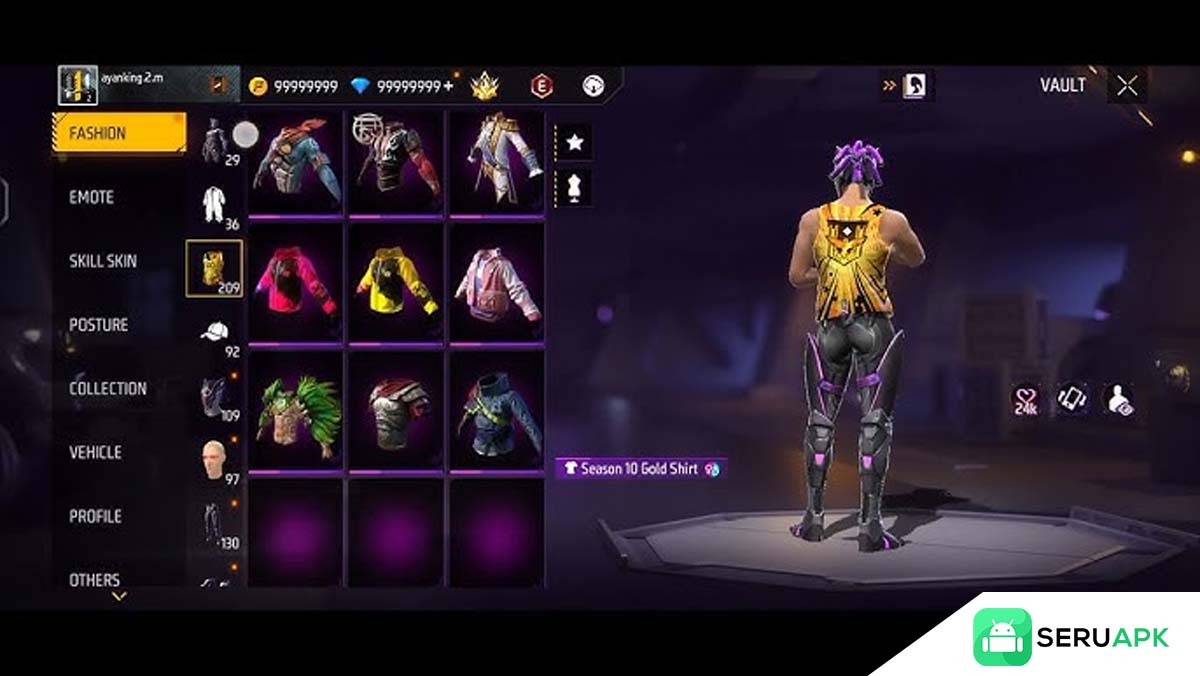Open the EMOTE category
Viewport: 1200px width, 676px height.
(92, 198)
